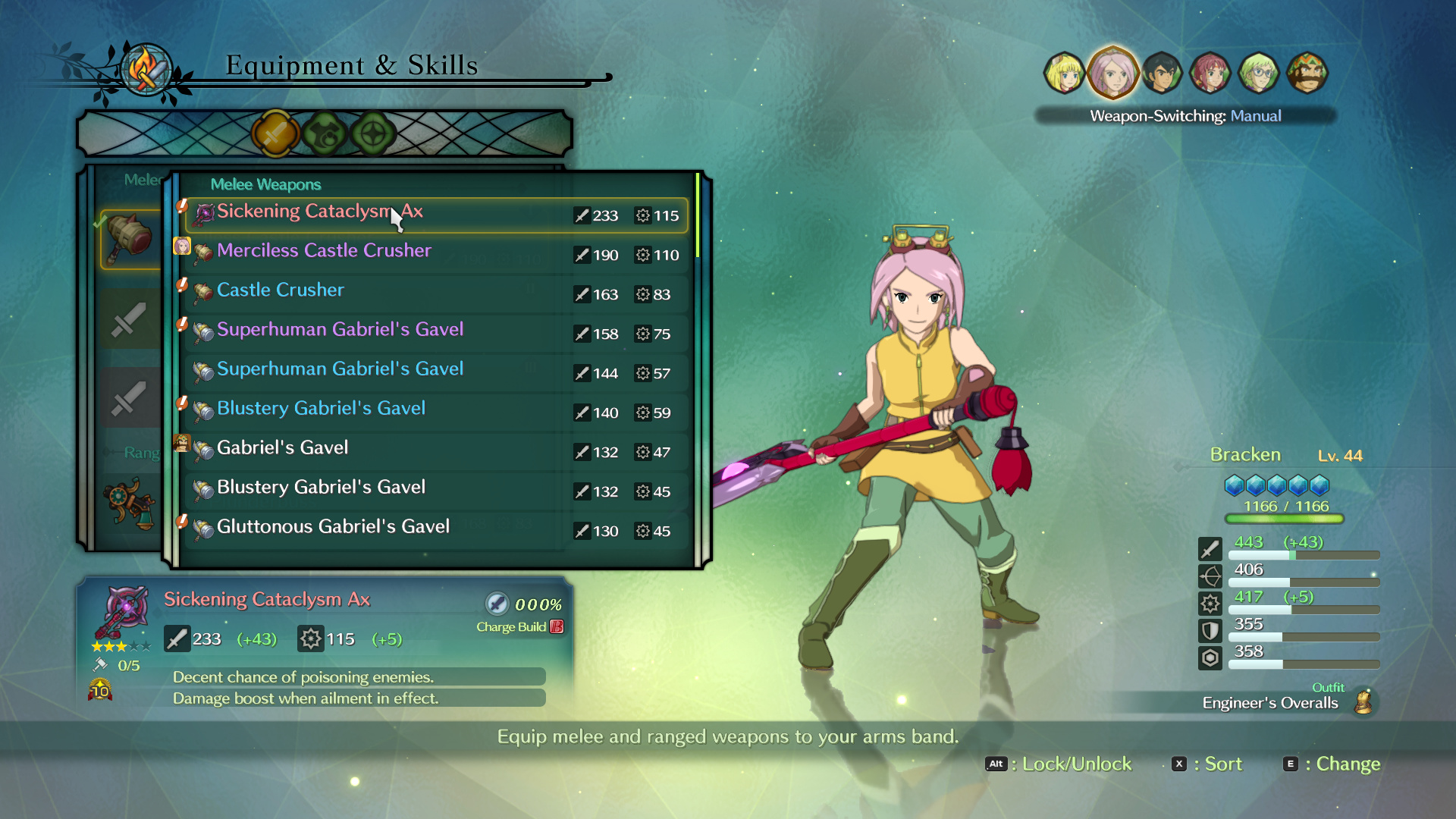Select the Sickening Cataclysm Ax weapon
This screenshot has height=819, width=1456.
point(436,215)
